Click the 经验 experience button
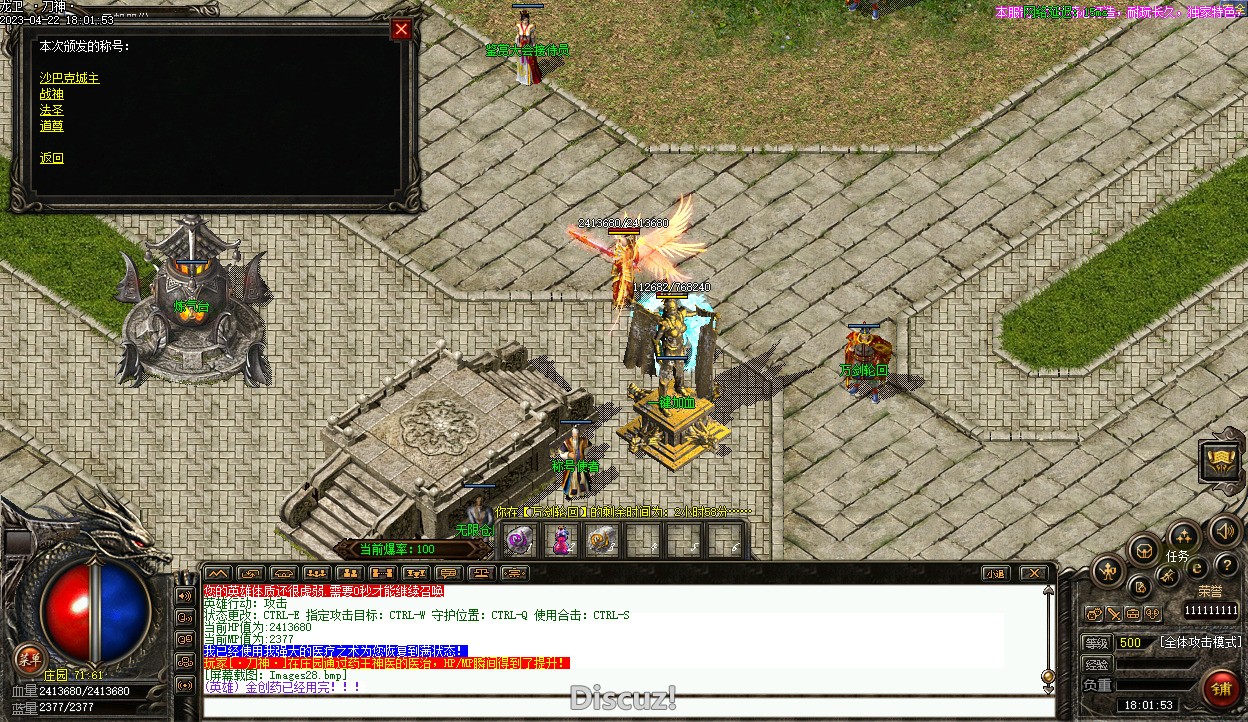Screen dimensions: 1248x722 coord(1097,664)
